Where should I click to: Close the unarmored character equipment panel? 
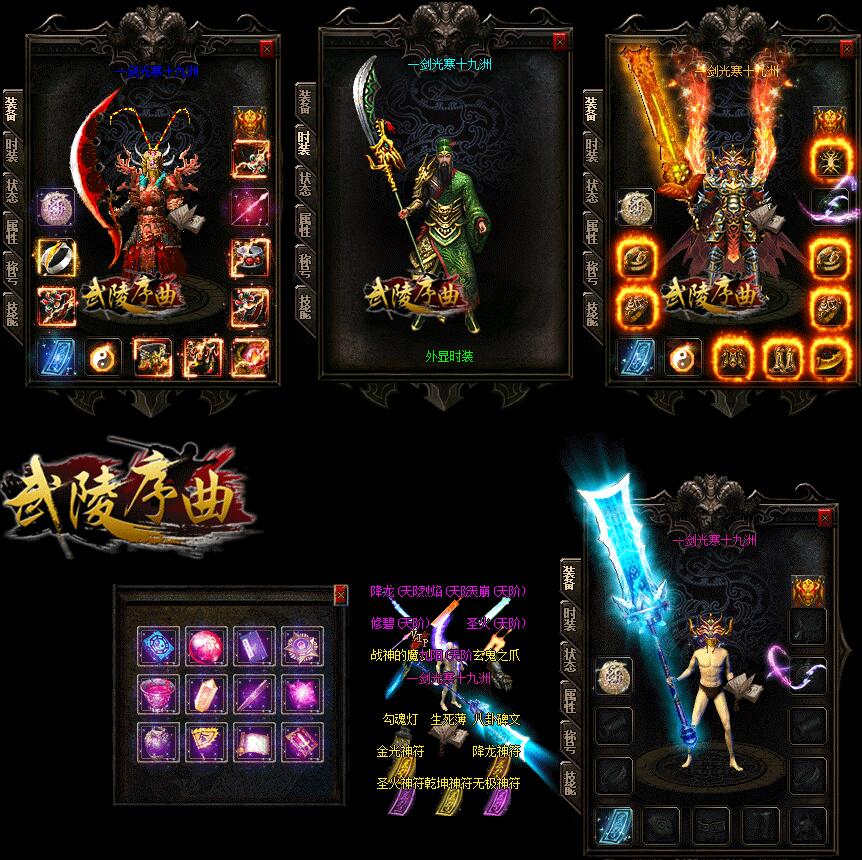(825, 518)
